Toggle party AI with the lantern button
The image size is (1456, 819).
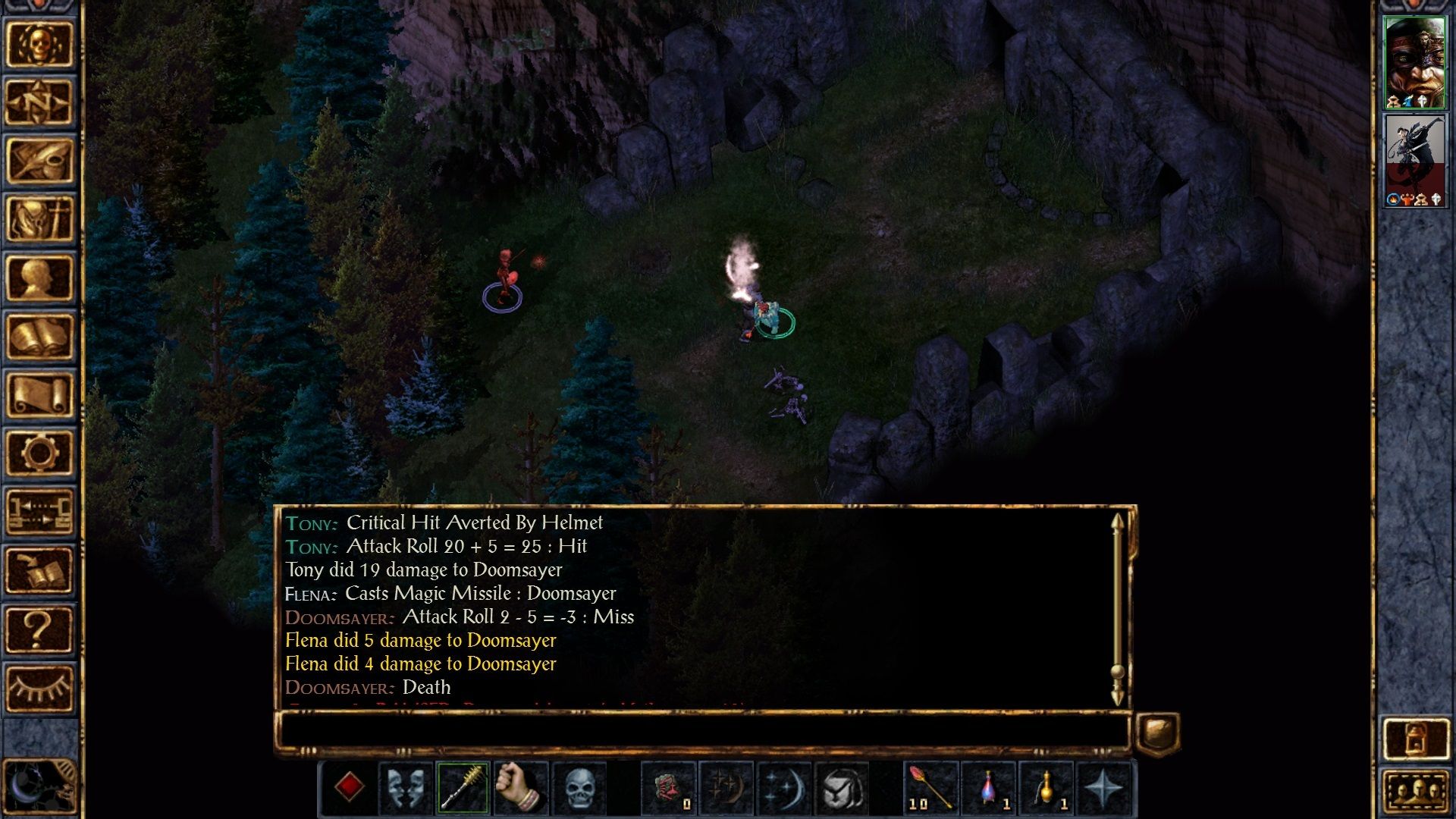click(x=1415, y=738)
